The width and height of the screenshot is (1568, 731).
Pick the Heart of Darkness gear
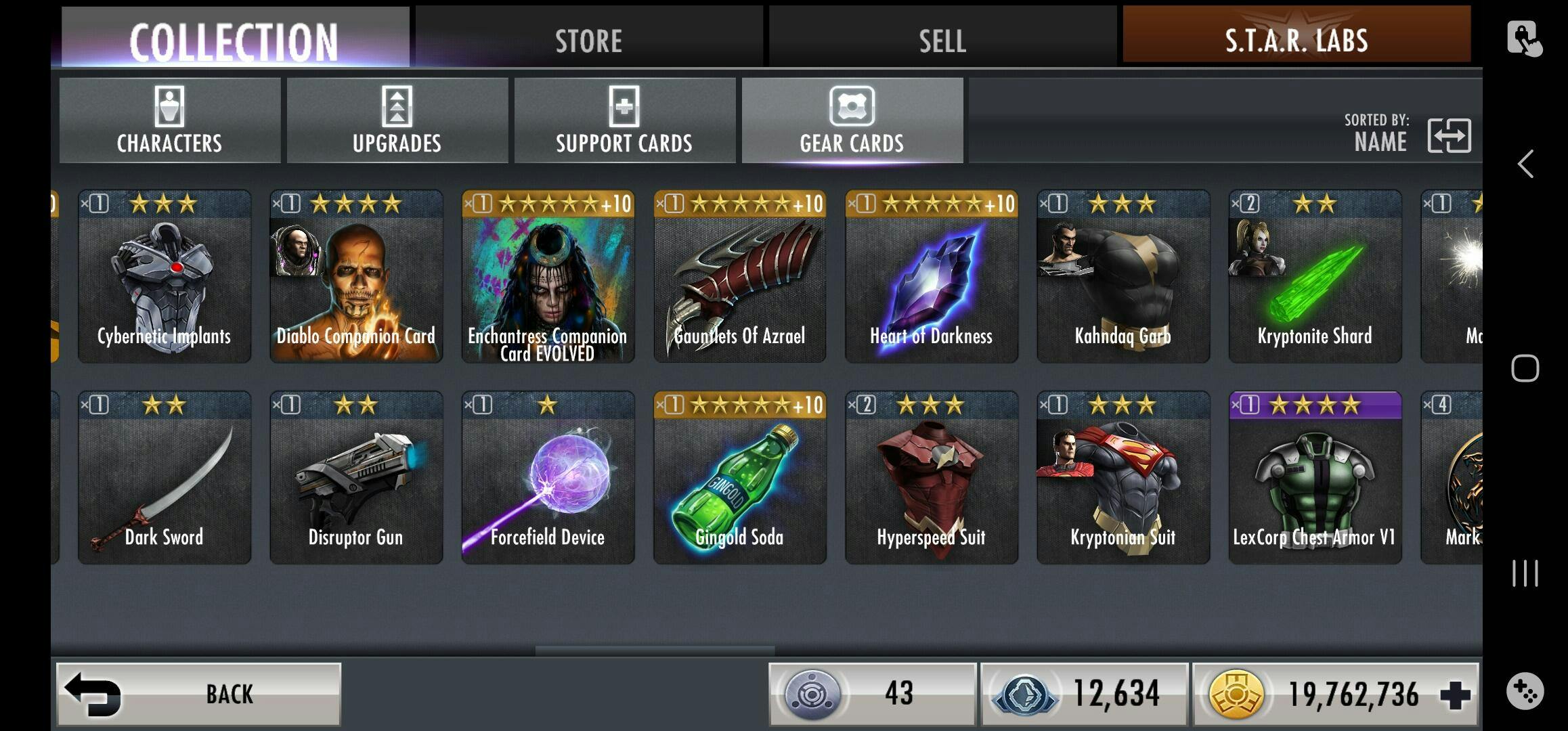pyautogui.click(x=932, y=276)
